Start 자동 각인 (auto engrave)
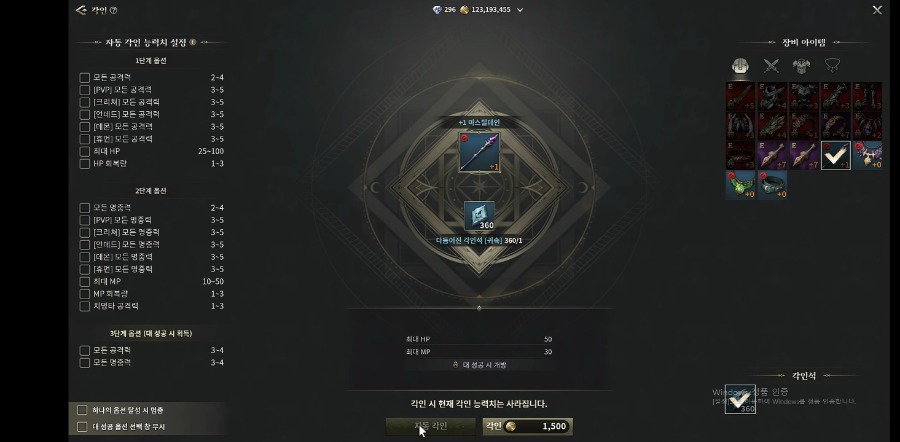This screenshot has height=442, width=900. 431,426
